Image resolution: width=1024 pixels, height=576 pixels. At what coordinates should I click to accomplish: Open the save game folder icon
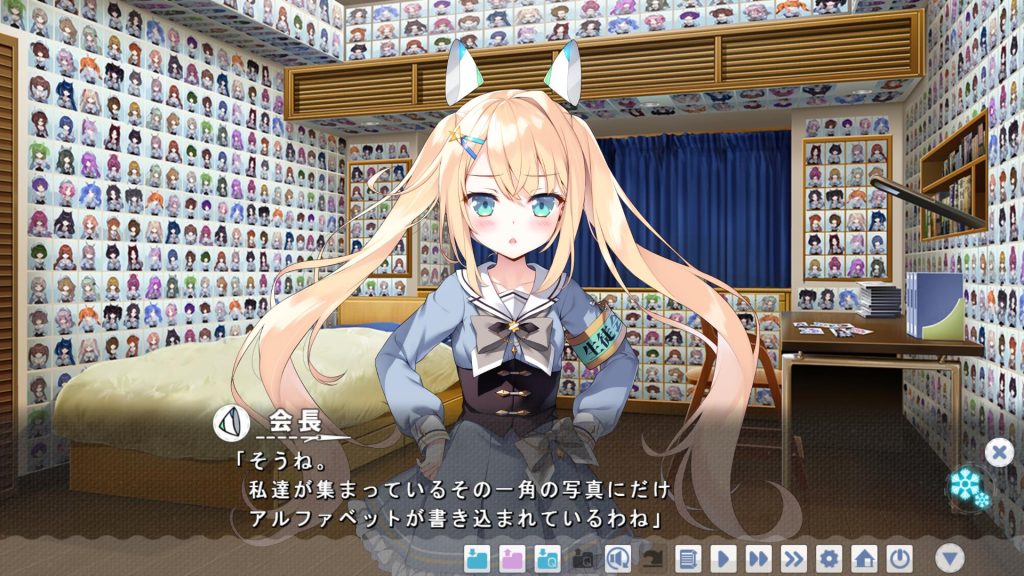[478, 558]
